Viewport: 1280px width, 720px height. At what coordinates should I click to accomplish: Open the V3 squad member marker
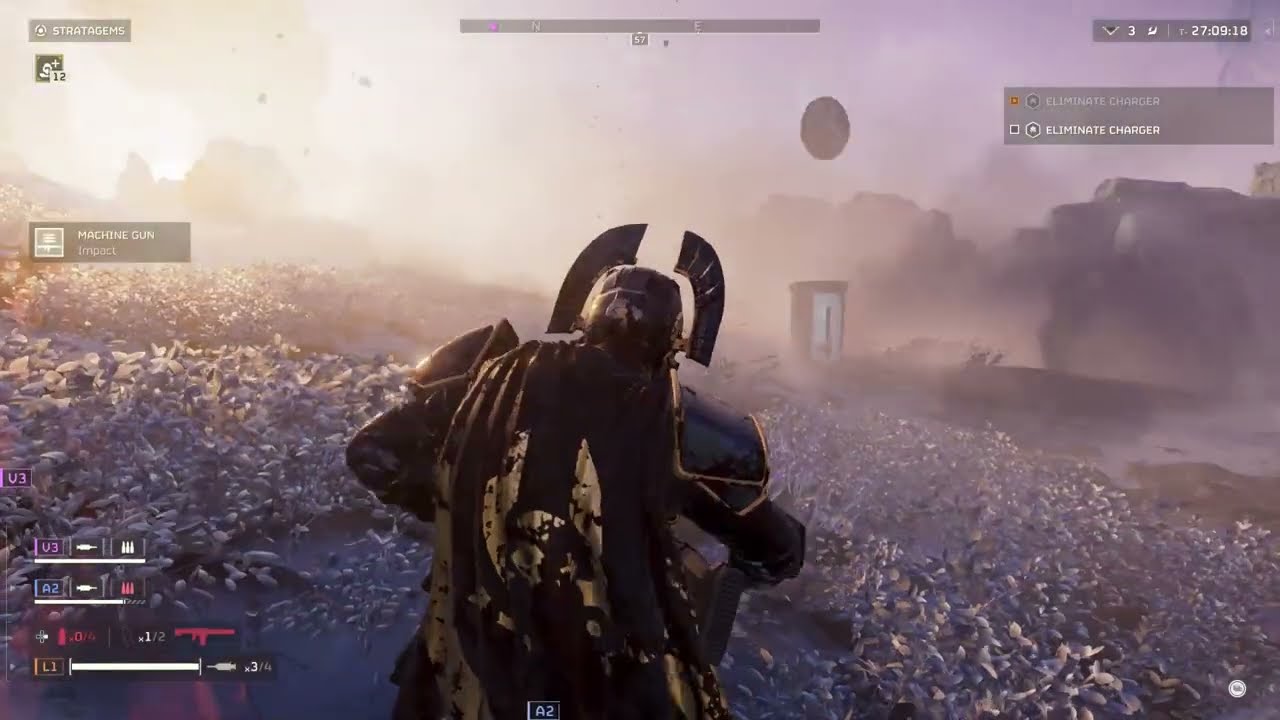coord(15,477)
